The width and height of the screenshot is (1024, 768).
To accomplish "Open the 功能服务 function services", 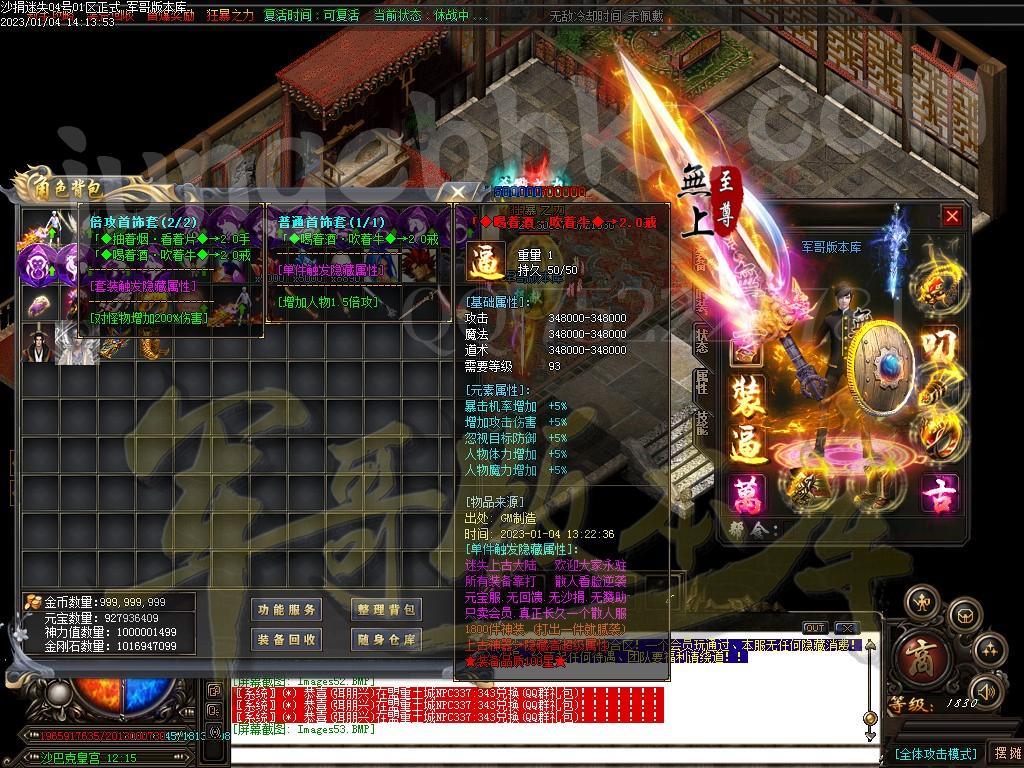I will (286, 610).
